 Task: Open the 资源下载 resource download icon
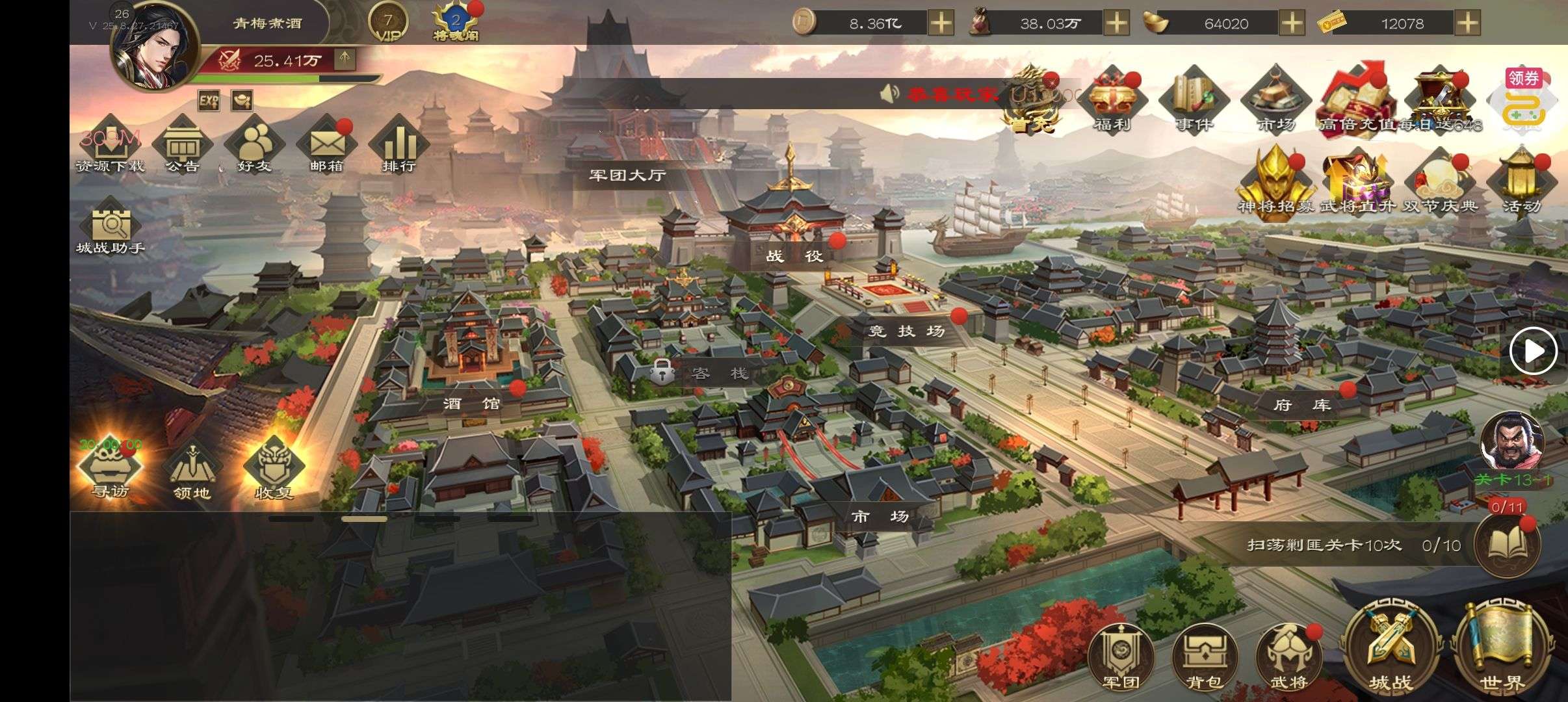pos(110,146)
